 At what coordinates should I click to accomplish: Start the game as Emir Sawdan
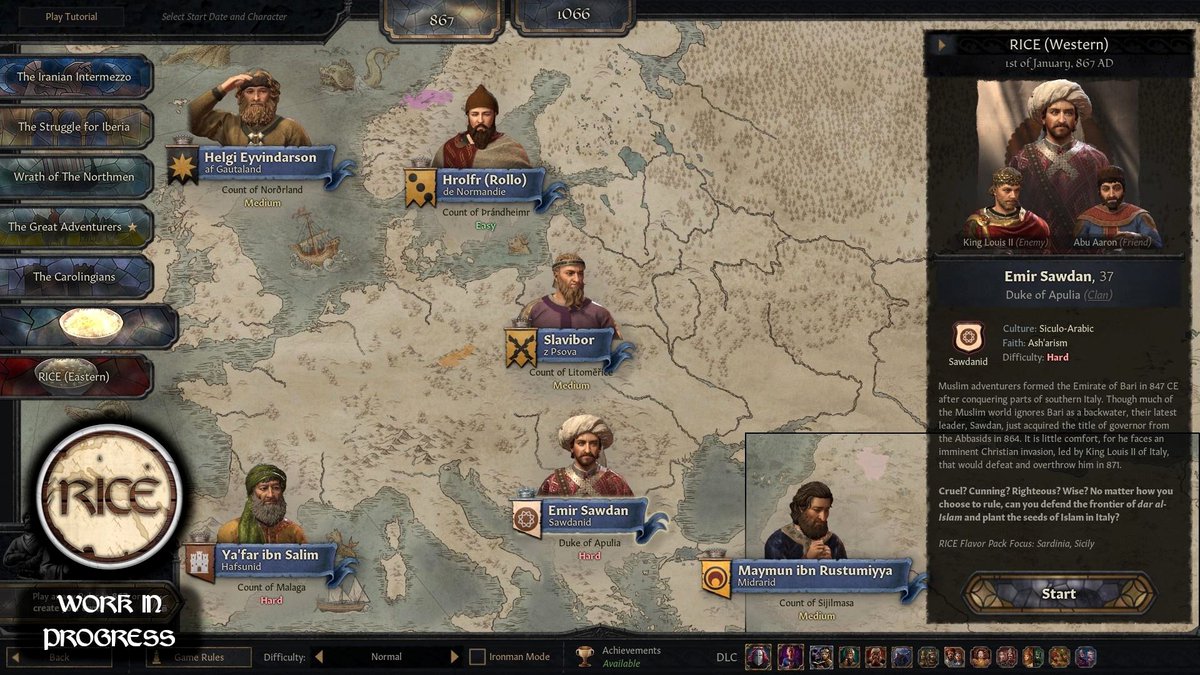[x=1058, y=593]
